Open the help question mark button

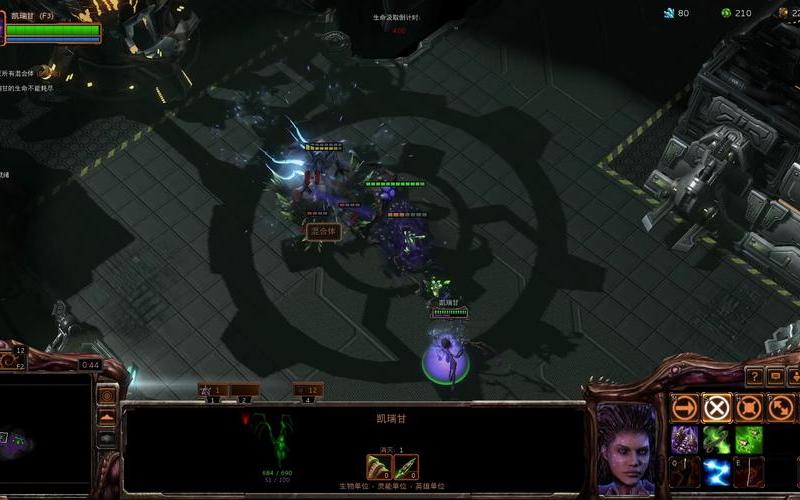tap(753, 376)
